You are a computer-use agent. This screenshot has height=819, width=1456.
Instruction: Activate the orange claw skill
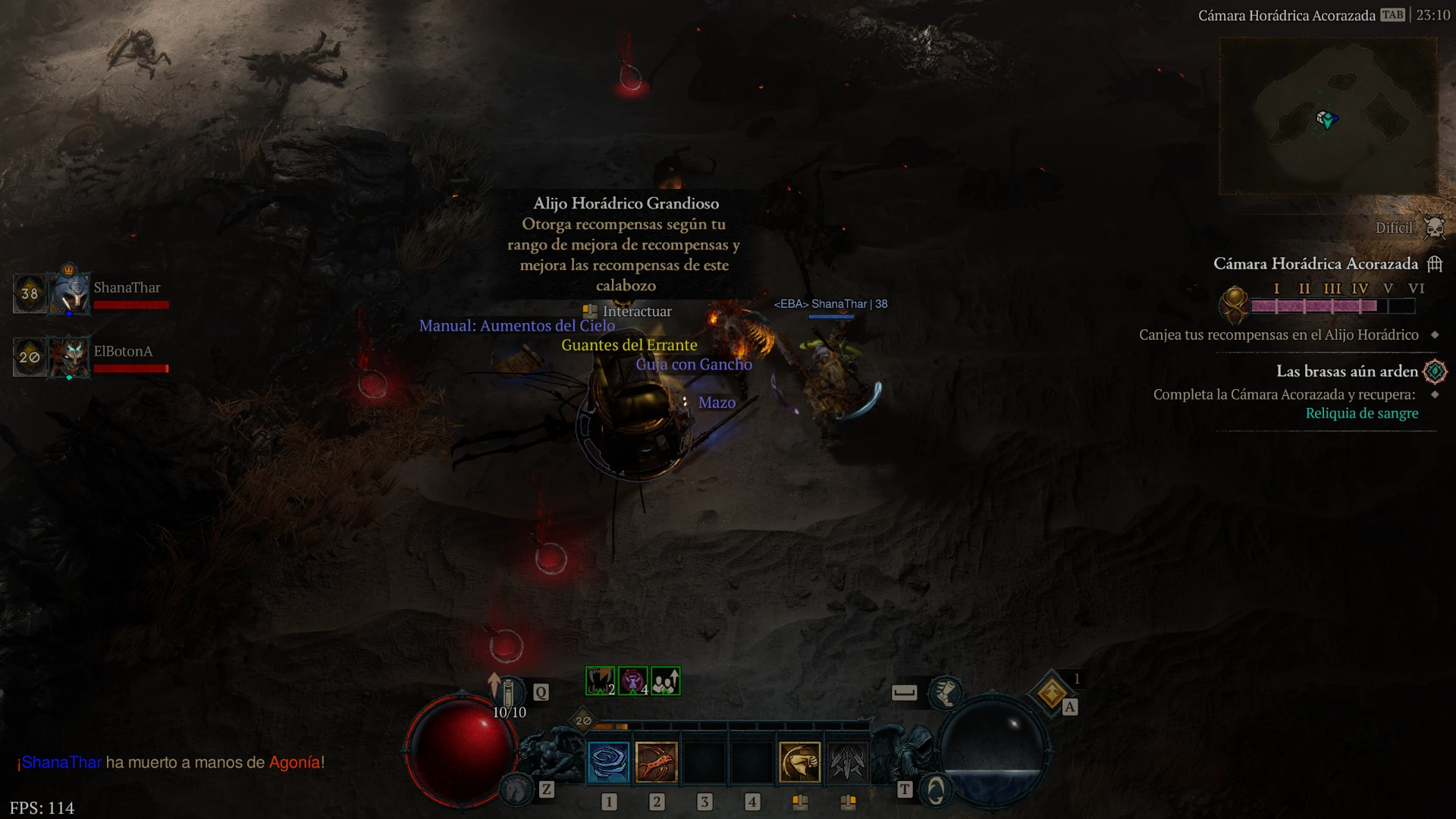coord(657,762)
